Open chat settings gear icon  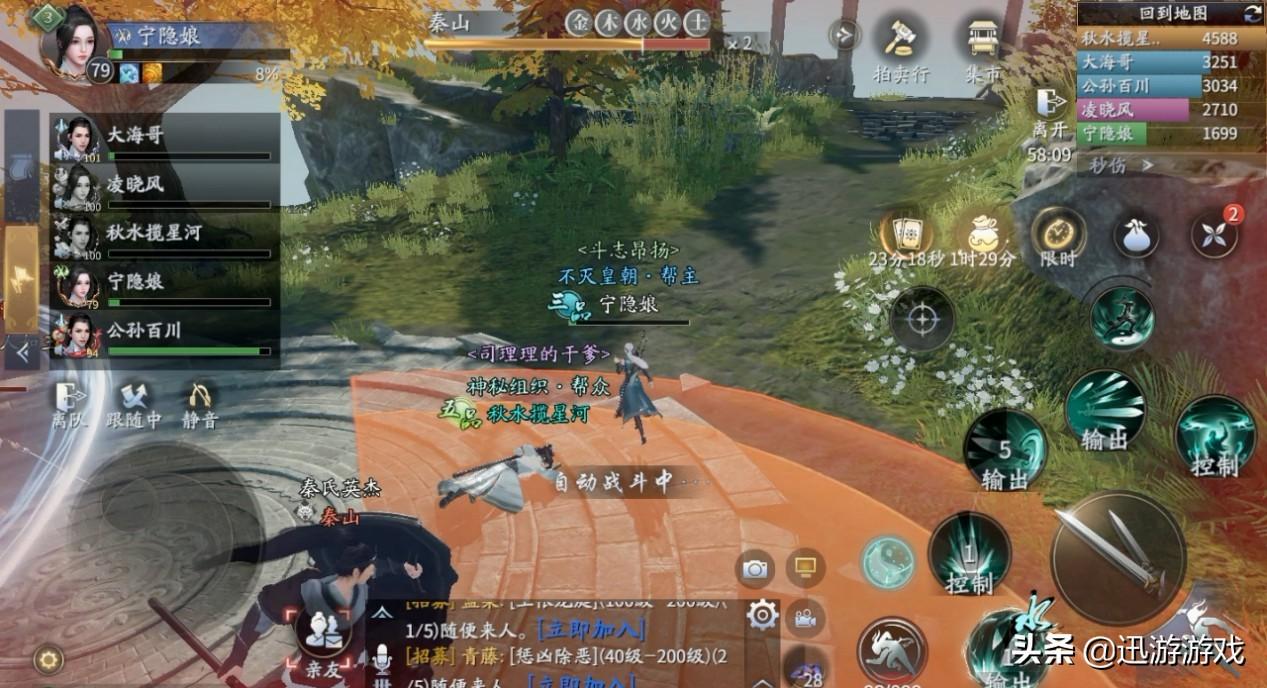762,615
